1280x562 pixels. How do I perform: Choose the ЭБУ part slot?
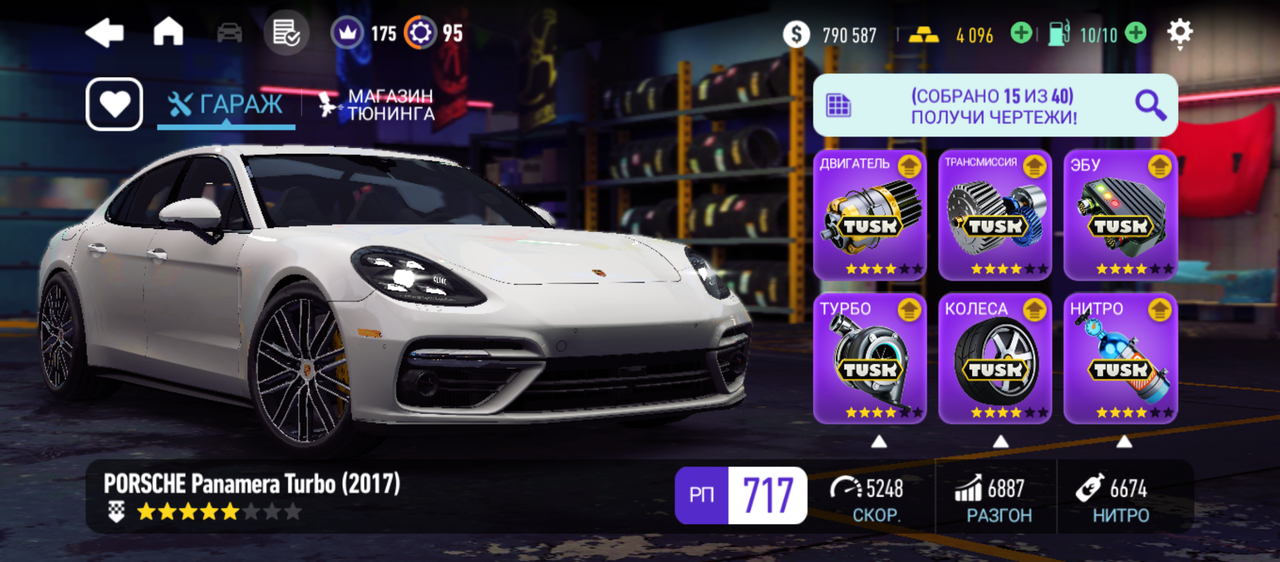point(1120,215)
